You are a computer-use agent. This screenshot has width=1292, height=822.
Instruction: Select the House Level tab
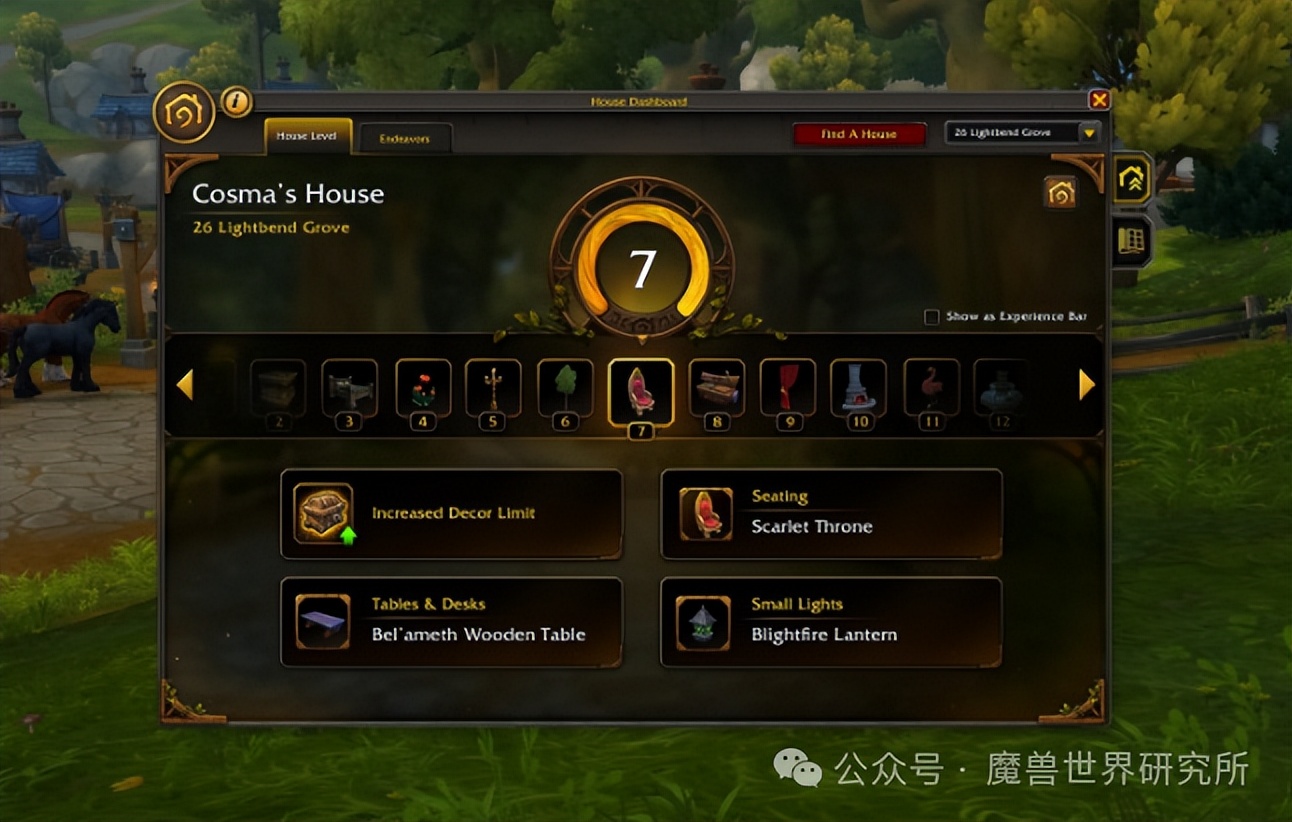click(307, 136)
